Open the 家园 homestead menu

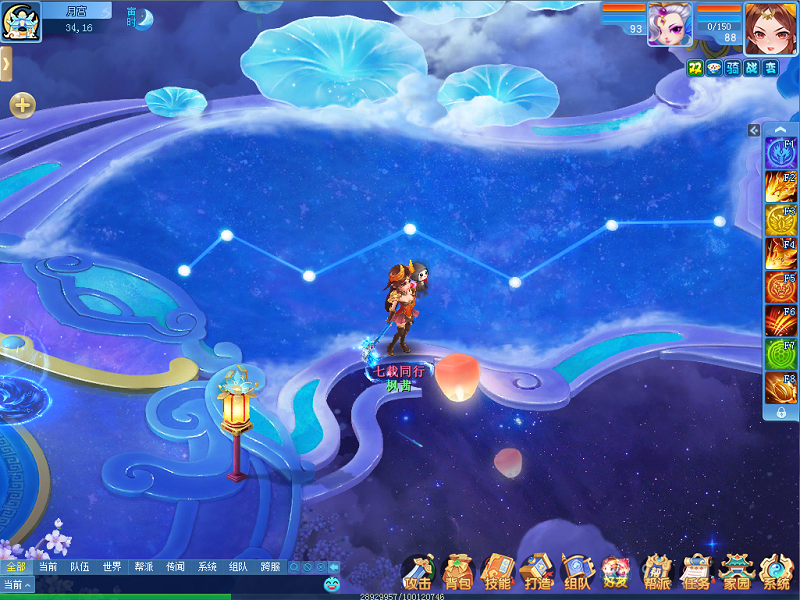(x=737, y=573)
